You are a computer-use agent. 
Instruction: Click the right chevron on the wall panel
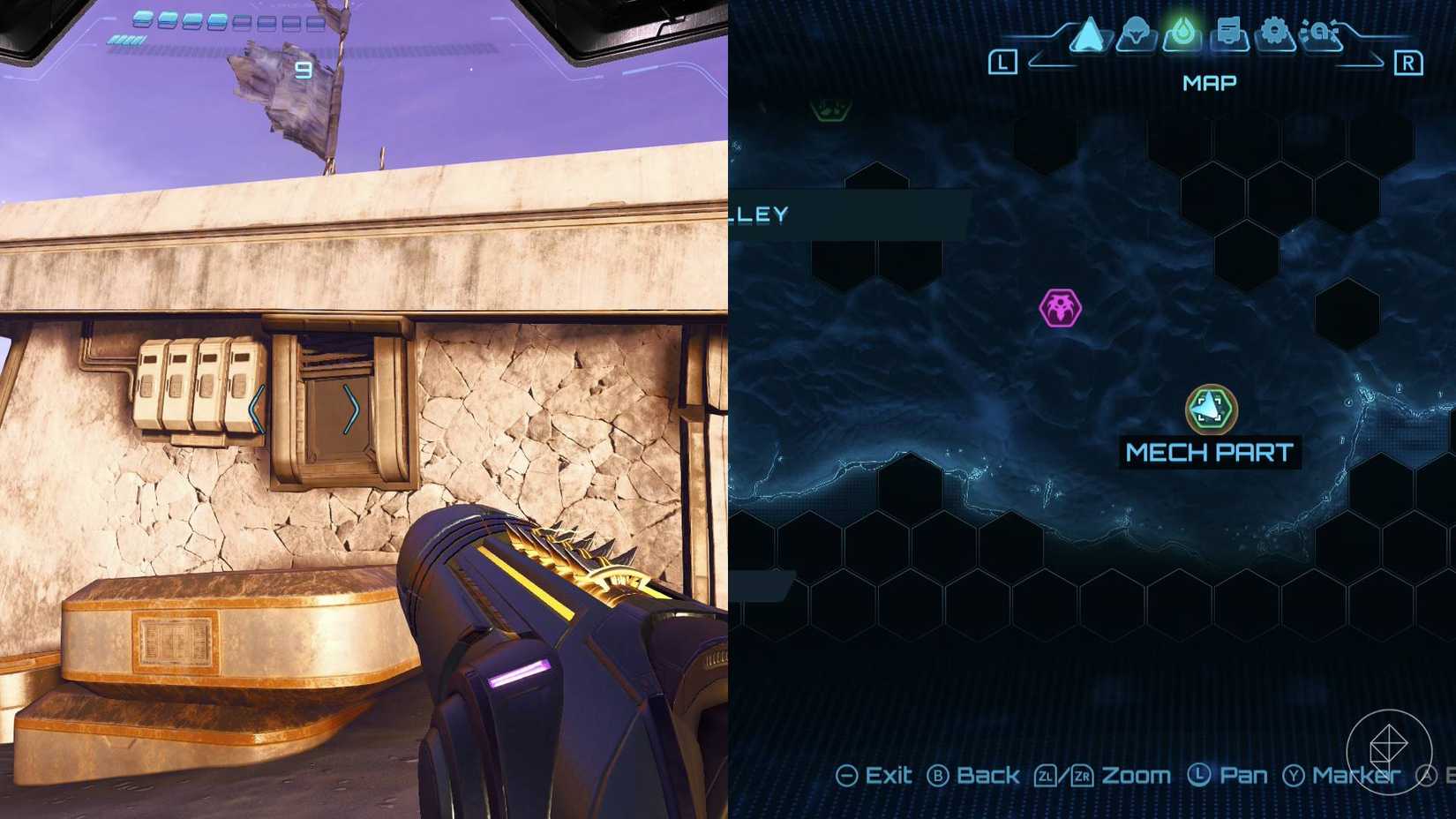[x=352, y=409]
